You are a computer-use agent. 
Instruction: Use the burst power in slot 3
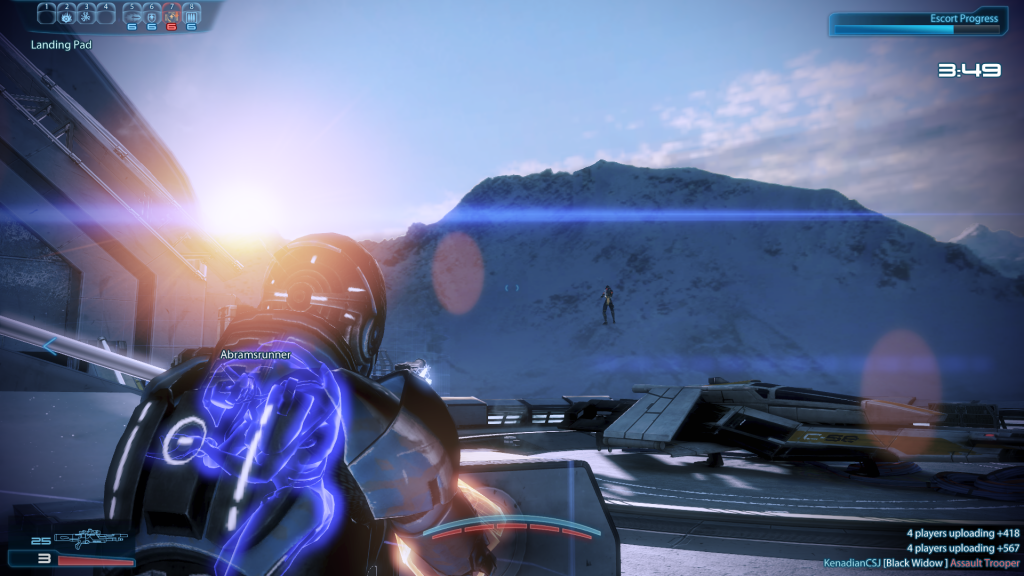(87, 16)
